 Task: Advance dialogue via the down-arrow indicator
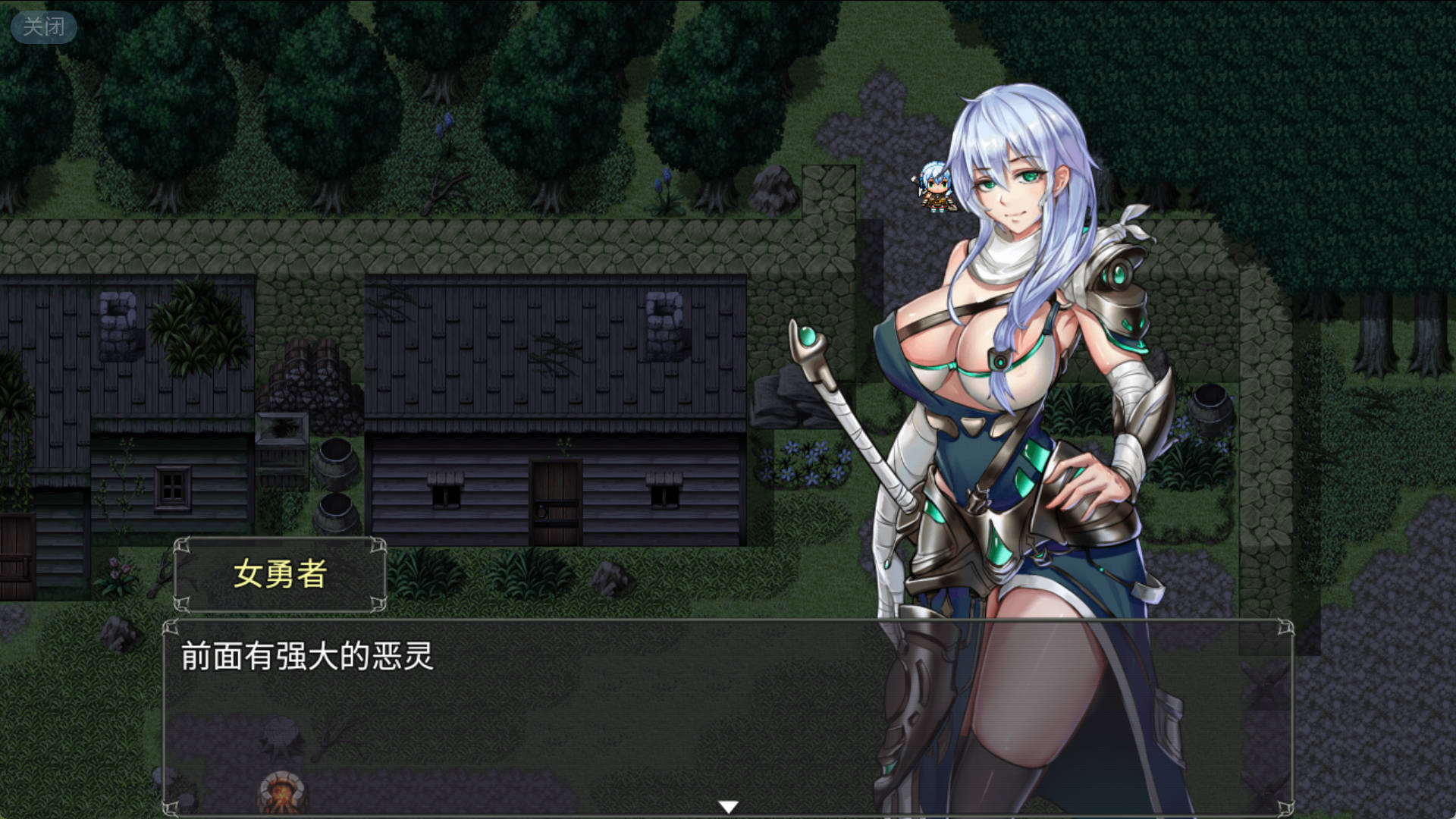[x=727, y=804]
